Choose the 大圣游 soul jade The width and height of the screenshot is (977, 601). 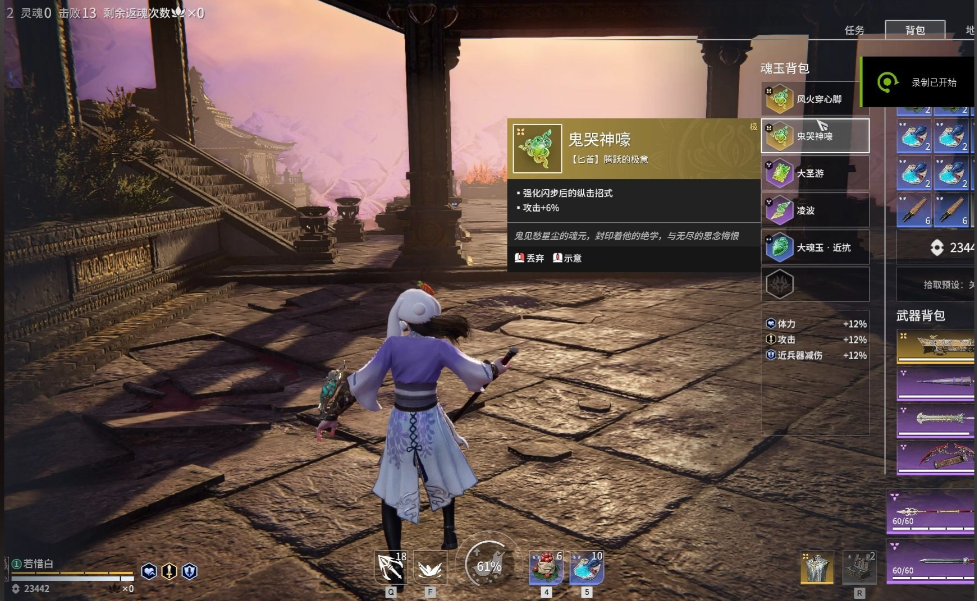pos(815,173)
